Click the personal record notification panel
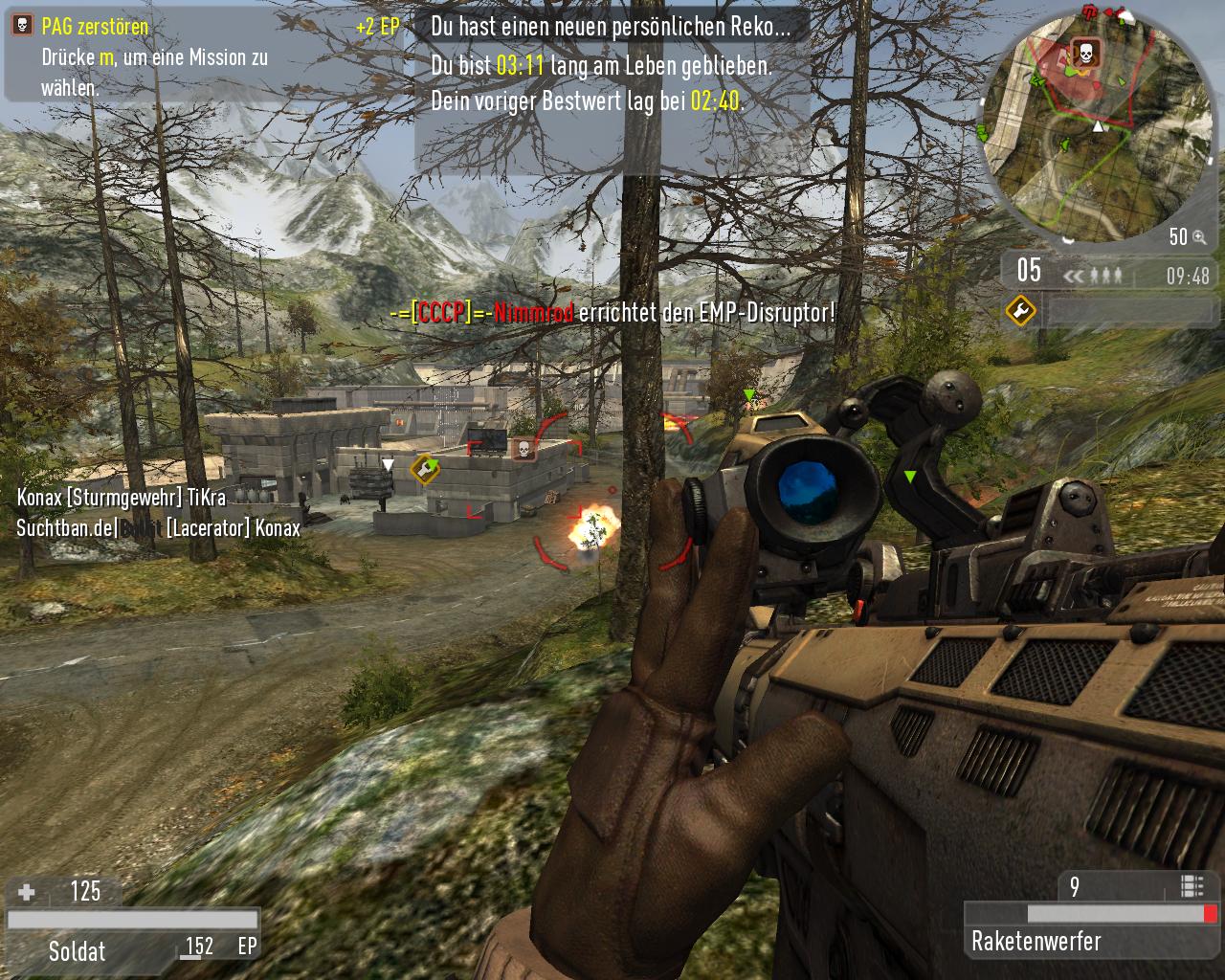 611,65
